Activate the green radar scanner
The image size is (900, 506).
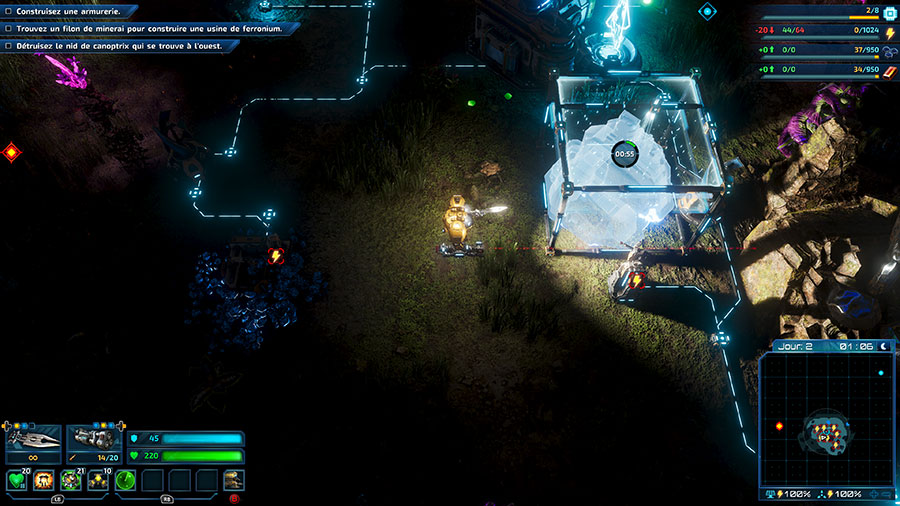tap(125, 481)
